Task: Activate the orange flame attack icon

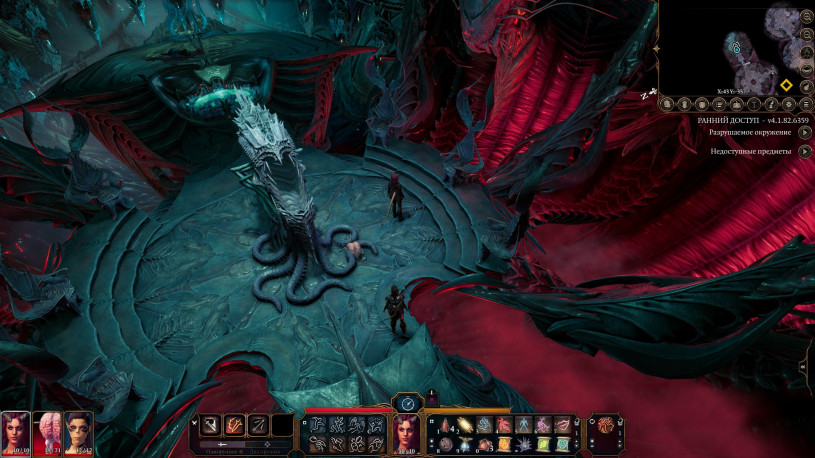Action: click(235, 425)
